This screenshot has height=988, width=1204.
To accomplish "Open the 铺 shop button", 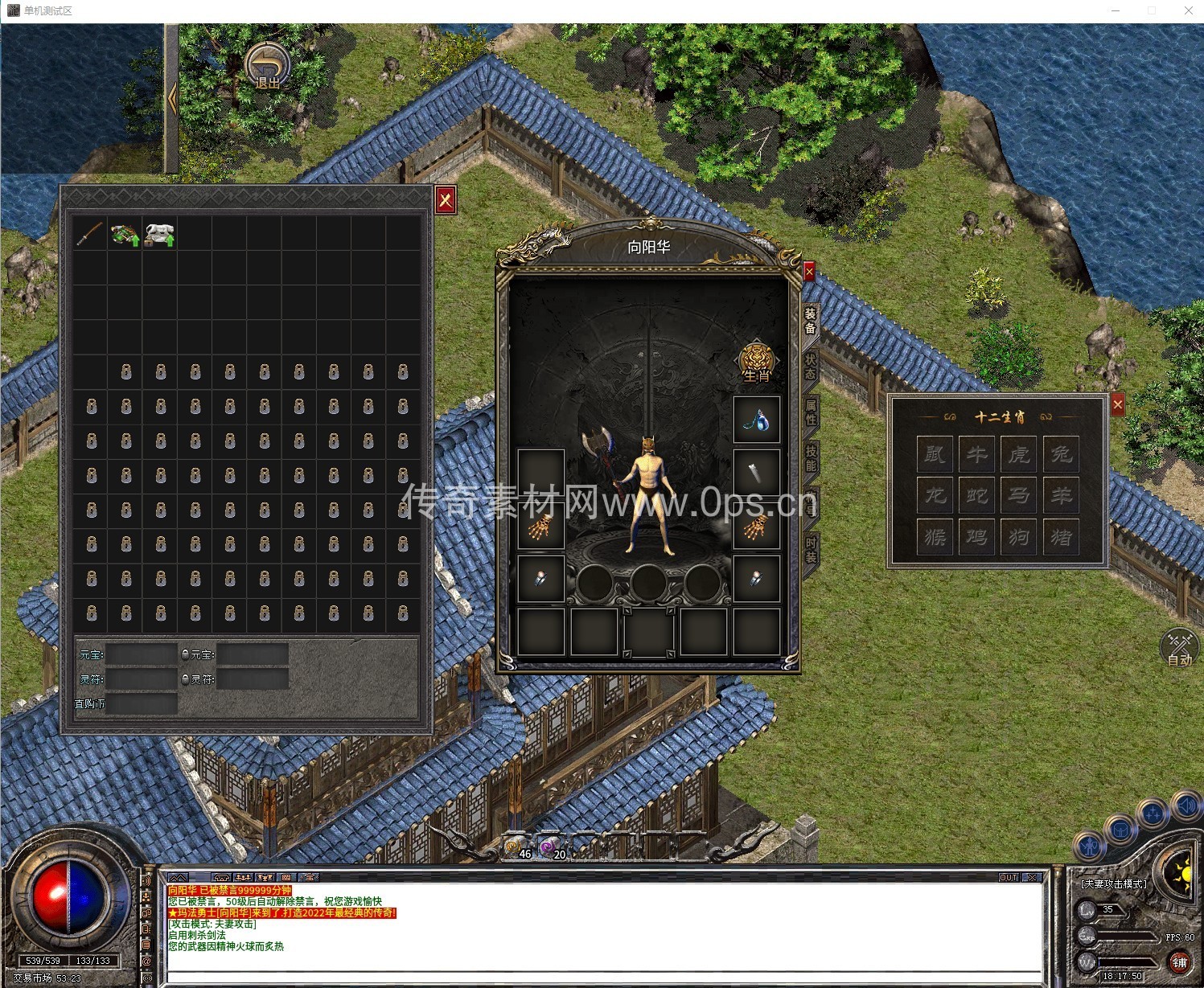I will (1179, 961).
